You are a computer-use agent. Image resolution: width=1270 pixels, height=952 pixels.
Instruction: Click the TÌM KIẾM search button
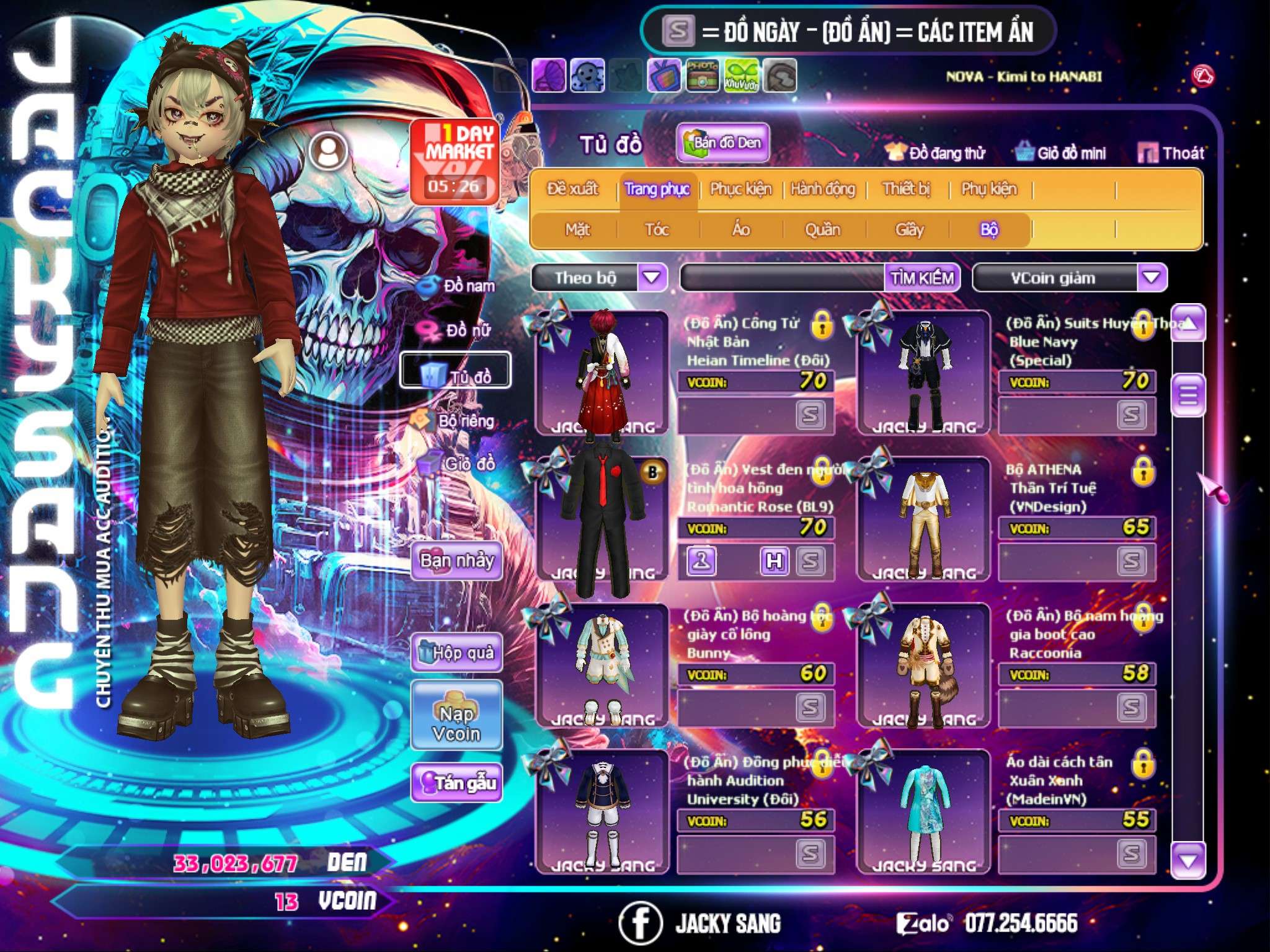[x=922, y=278]
